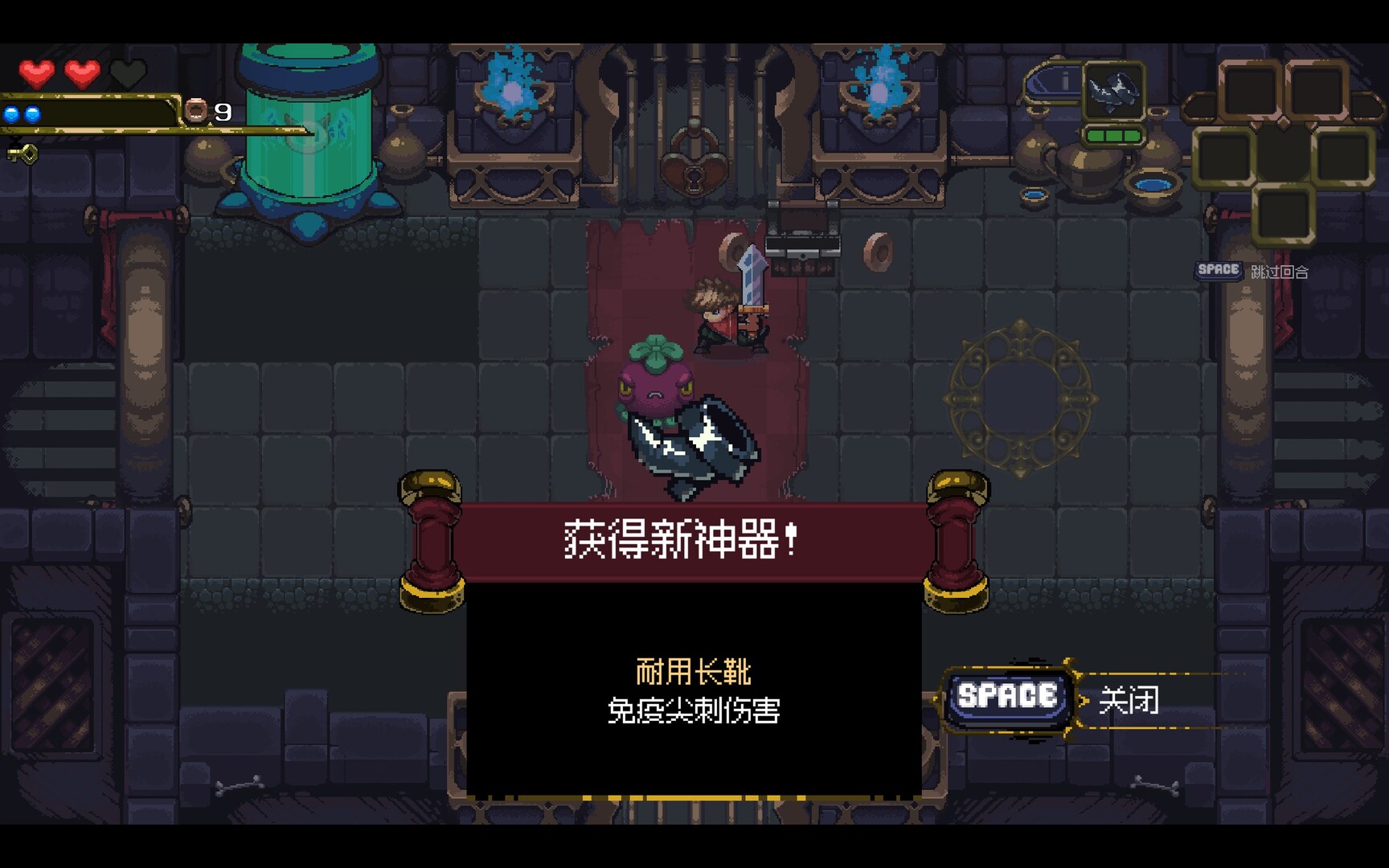1389x868 pixels.
Task: Click the SPACE key icon beside 跳过回合
Action: pos(1217,271)
